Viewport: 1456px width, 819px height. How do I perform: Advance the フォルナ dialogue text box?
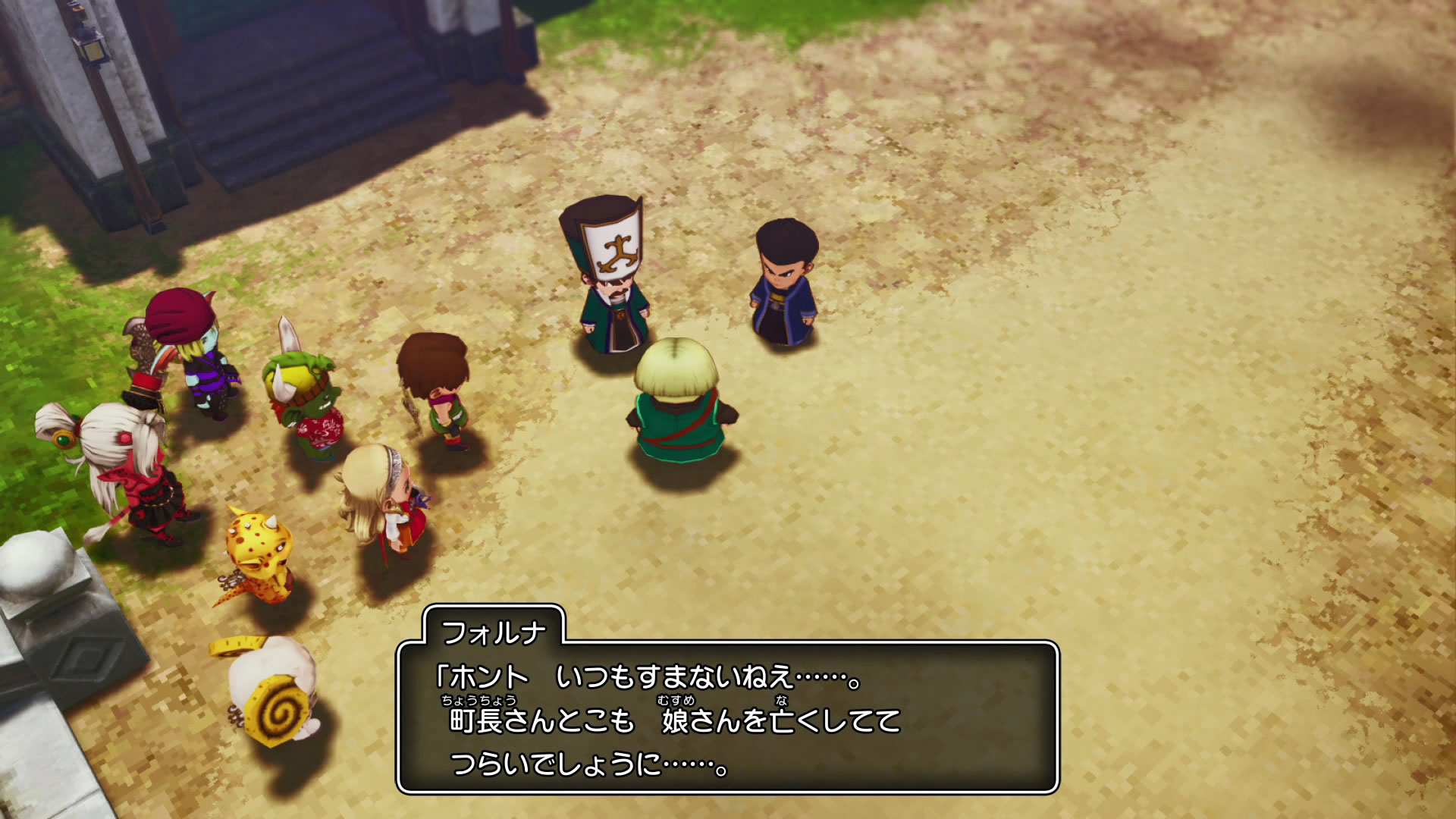(x=727, y=717)
